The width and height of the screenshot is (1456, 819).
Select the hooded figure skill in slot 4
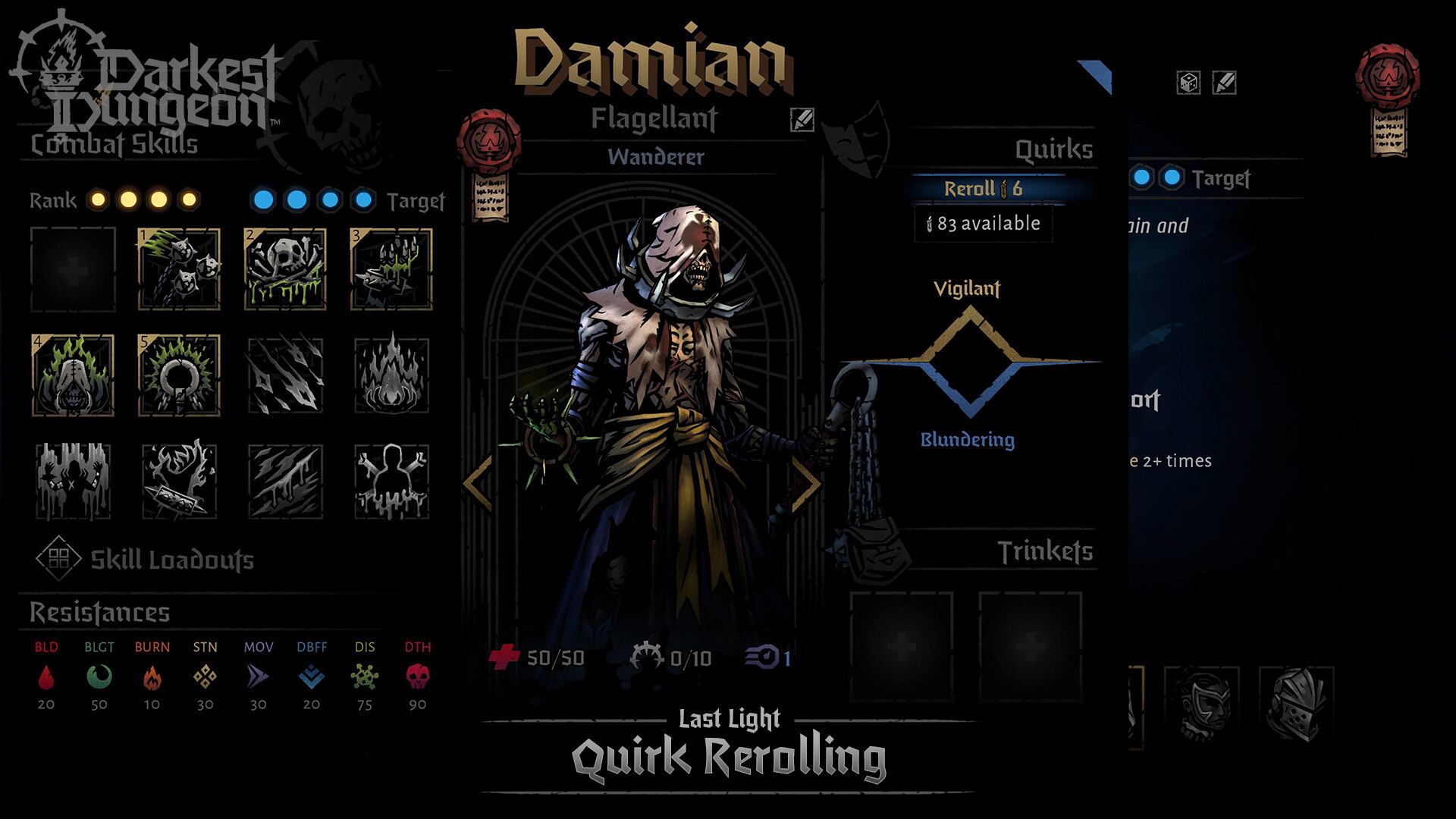[x=73, y=375]
